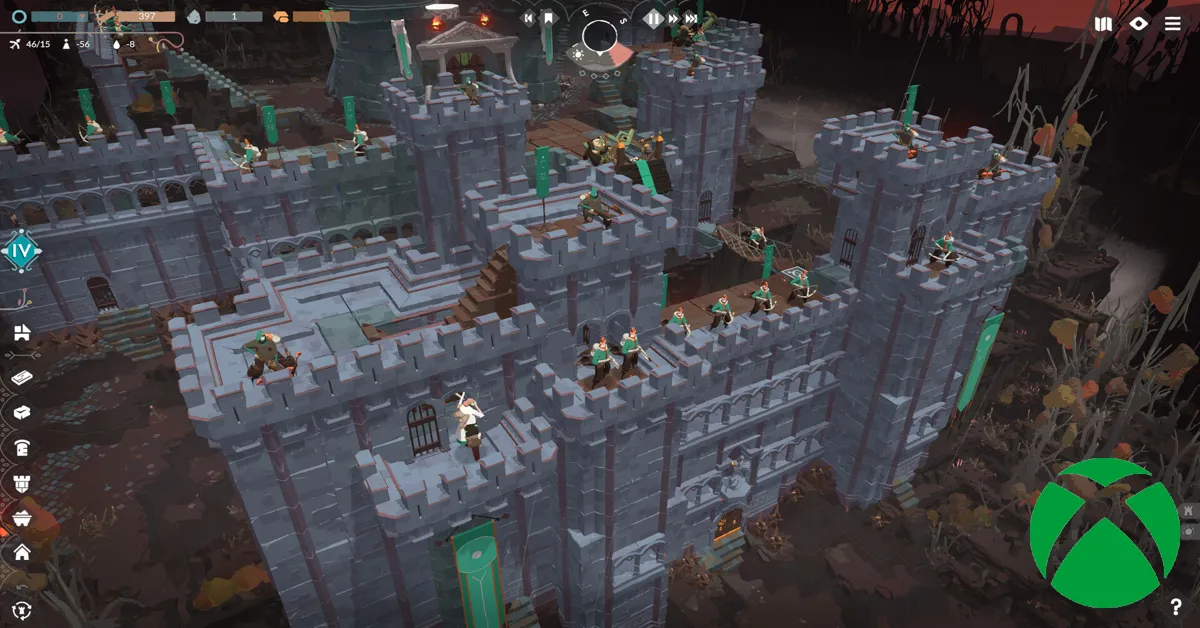The image size is (1200, 628).
Task: Click the compass dial
Action: point(600,38)
